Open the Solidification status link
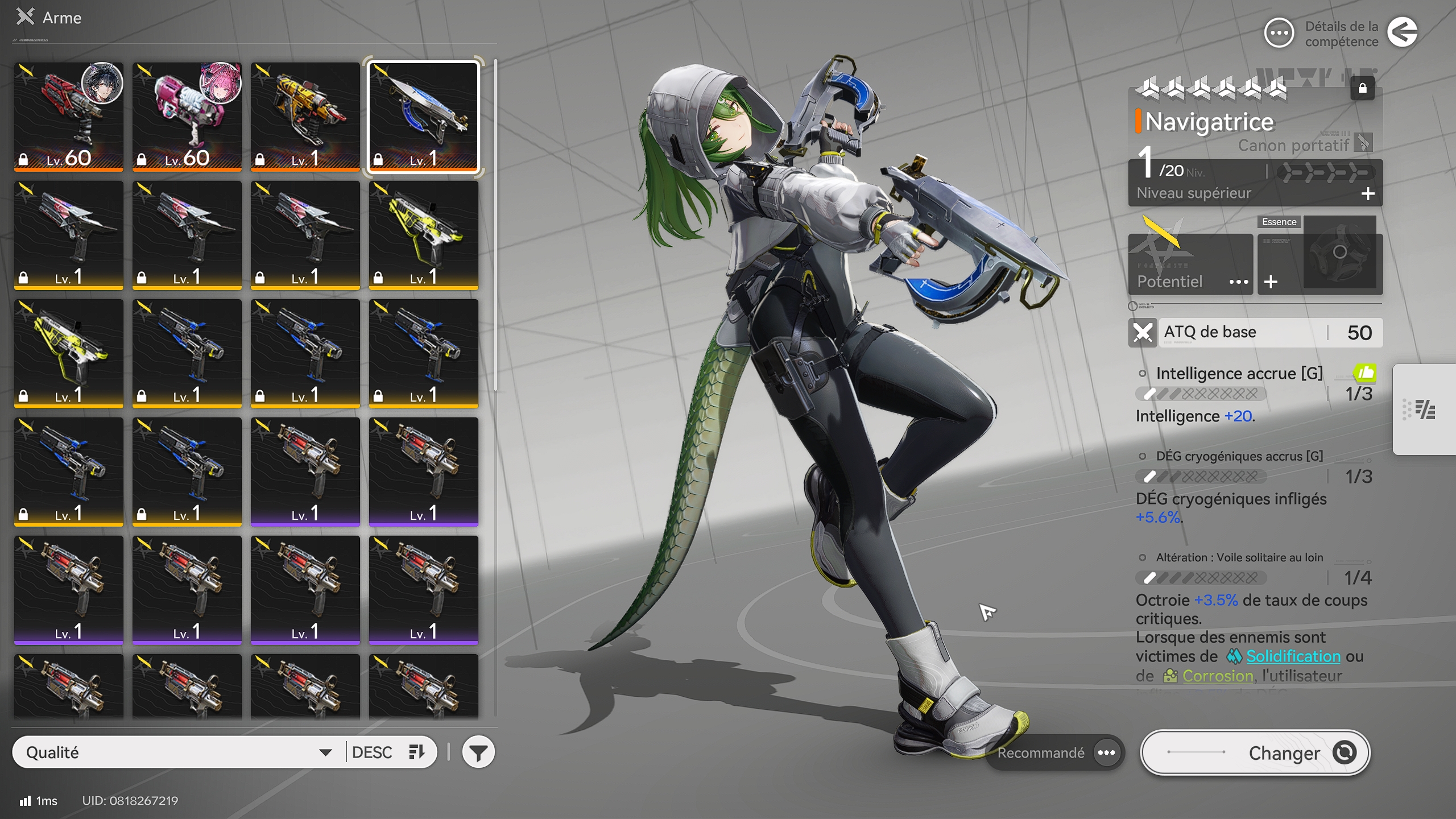This screenshot has width=1456, height=819. pyautogui.click(x=1293, y=656)
